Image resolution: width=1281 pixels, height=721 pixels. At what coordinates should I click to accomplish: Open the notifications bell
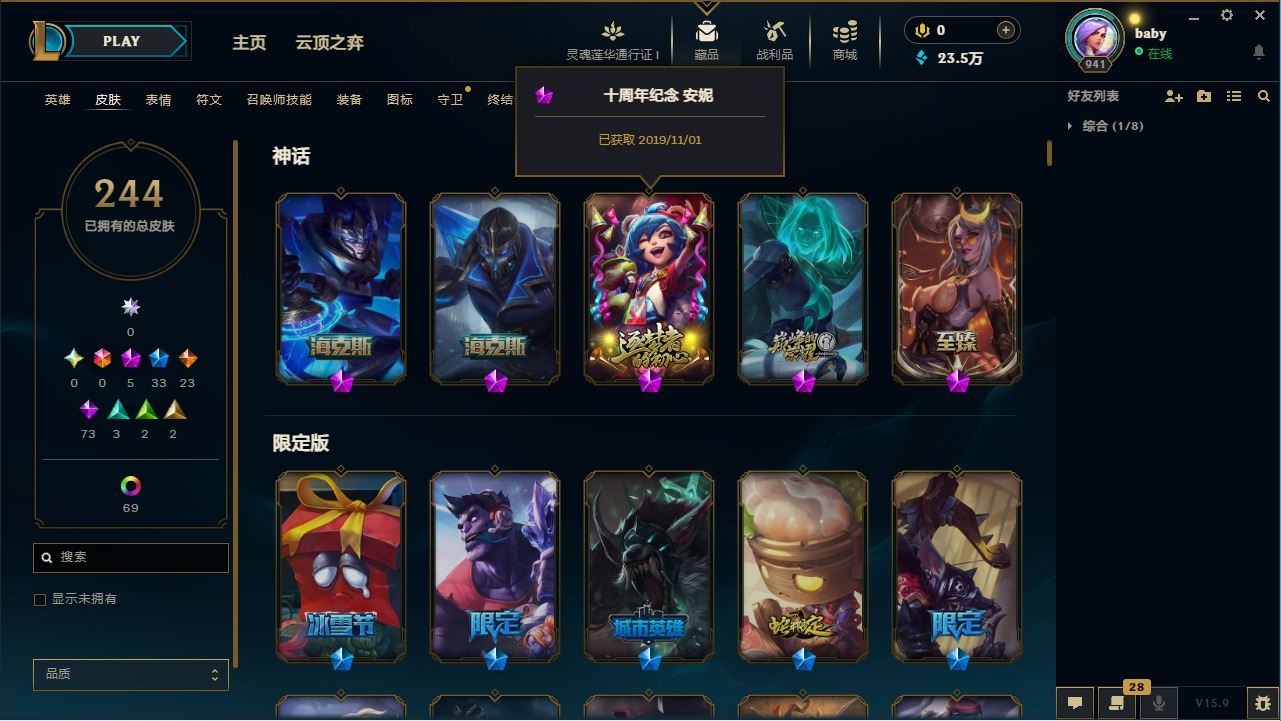(1258, 52)
